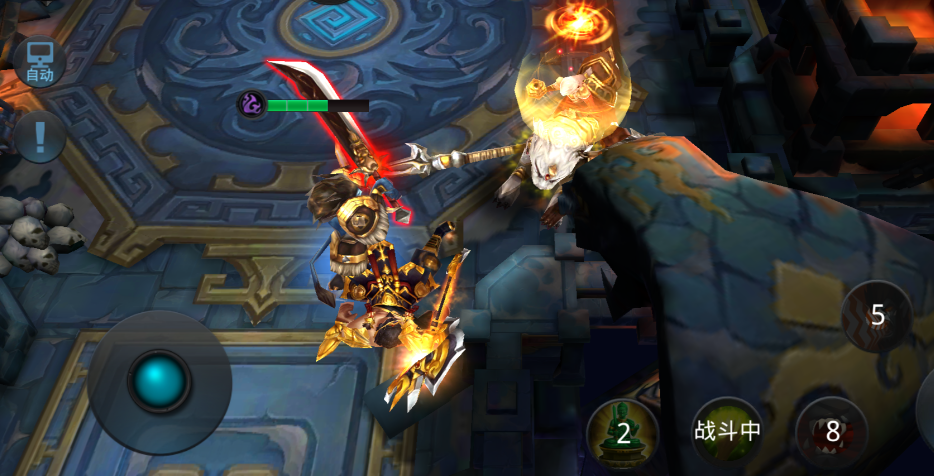This screenshot has width=934, height=476.
Task: Activate the green jade statue skill
Action: tap(622, 432)
